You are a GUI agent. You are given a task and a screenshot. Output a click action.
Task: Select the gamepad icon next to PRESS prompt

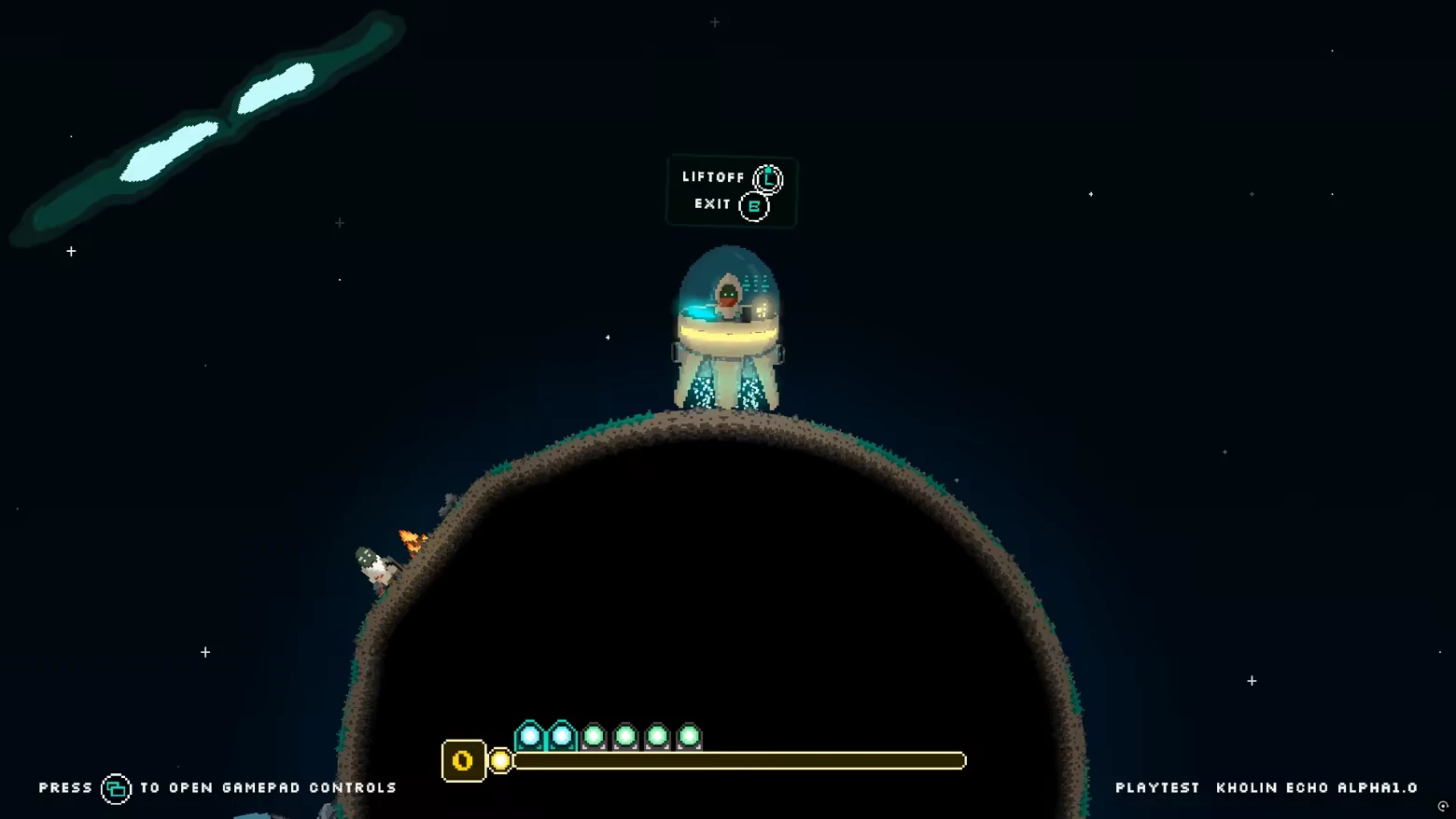[116, 787]
